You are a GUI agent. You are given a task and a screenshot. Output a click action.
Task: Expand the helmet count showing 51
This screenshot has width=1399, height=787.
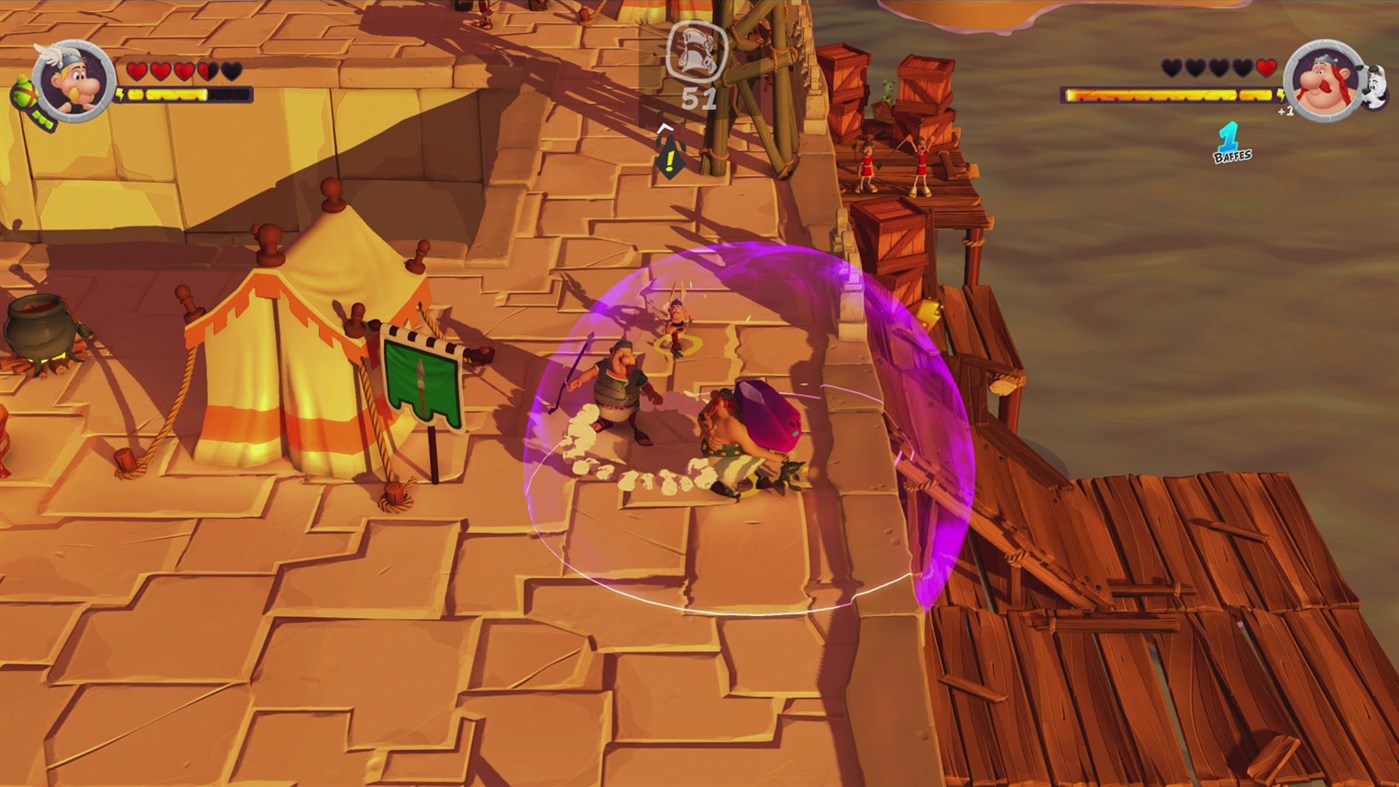coord(698,97)
